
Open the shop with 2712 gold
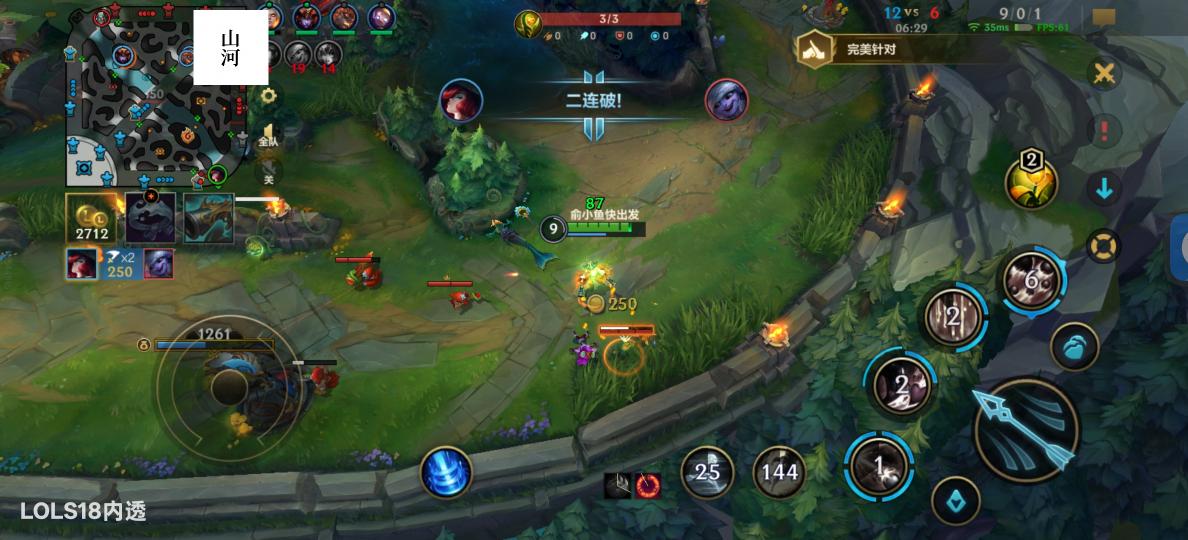[92, 217]
